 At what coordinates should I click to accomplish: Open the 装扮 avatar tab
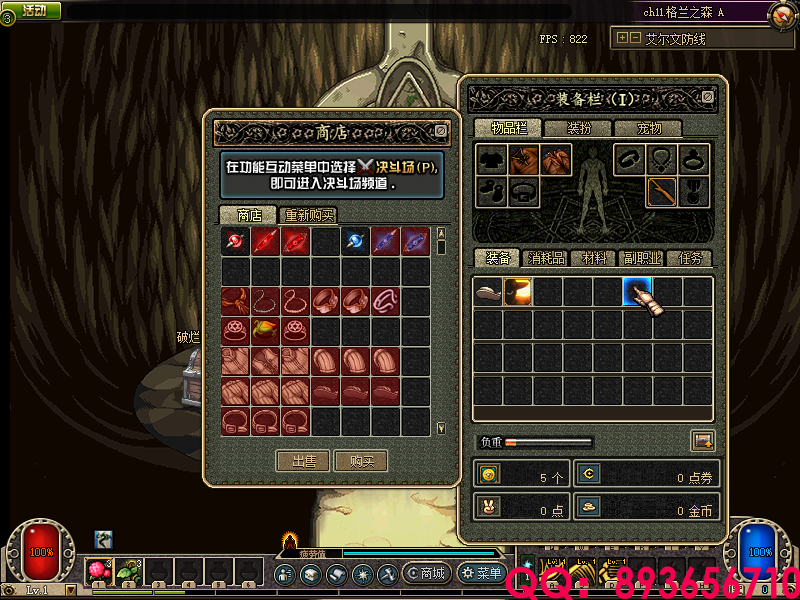coord(579,128)
